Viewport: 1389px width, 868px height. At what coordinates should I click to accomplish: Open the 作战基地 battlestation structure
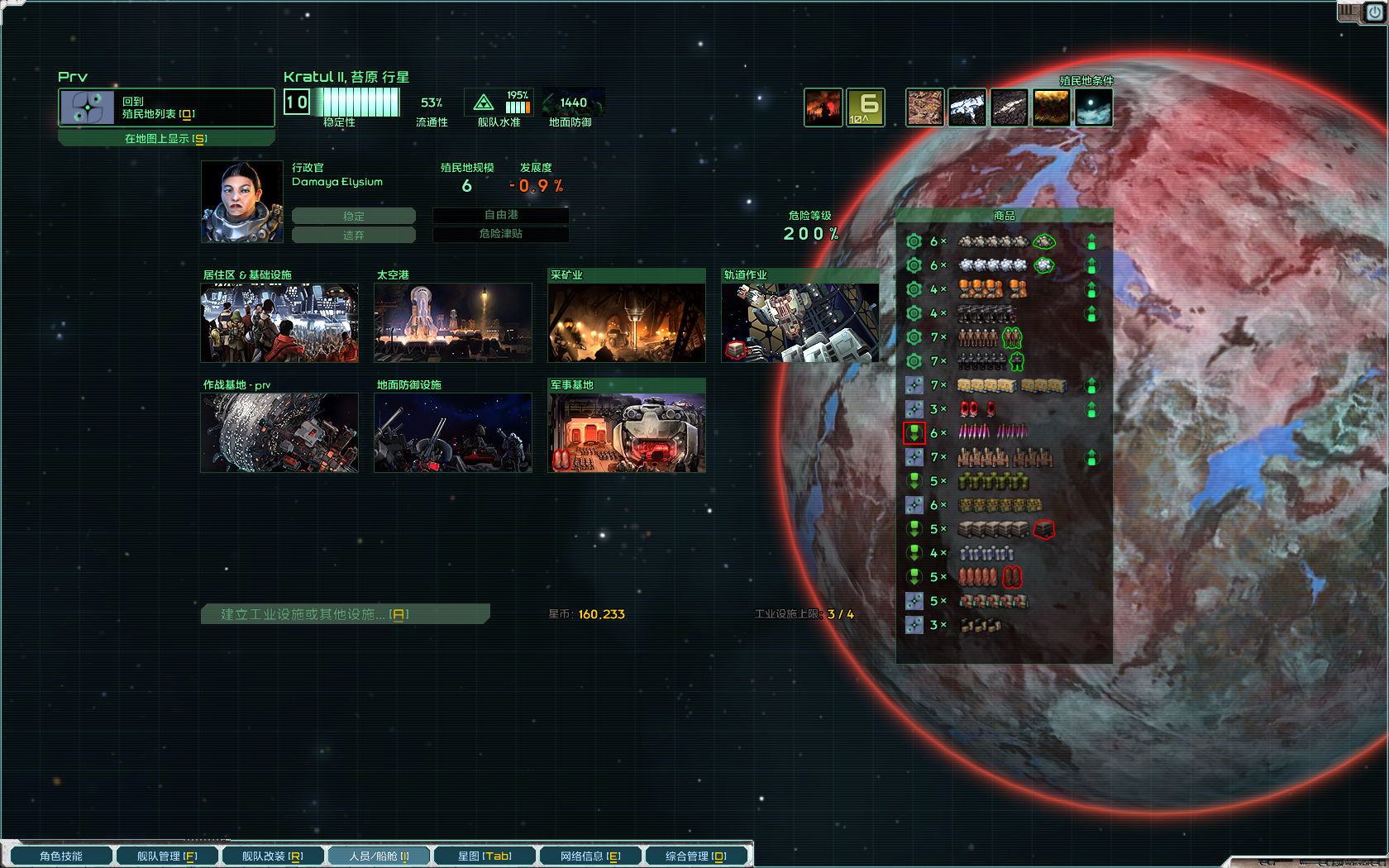click(279, 432)
